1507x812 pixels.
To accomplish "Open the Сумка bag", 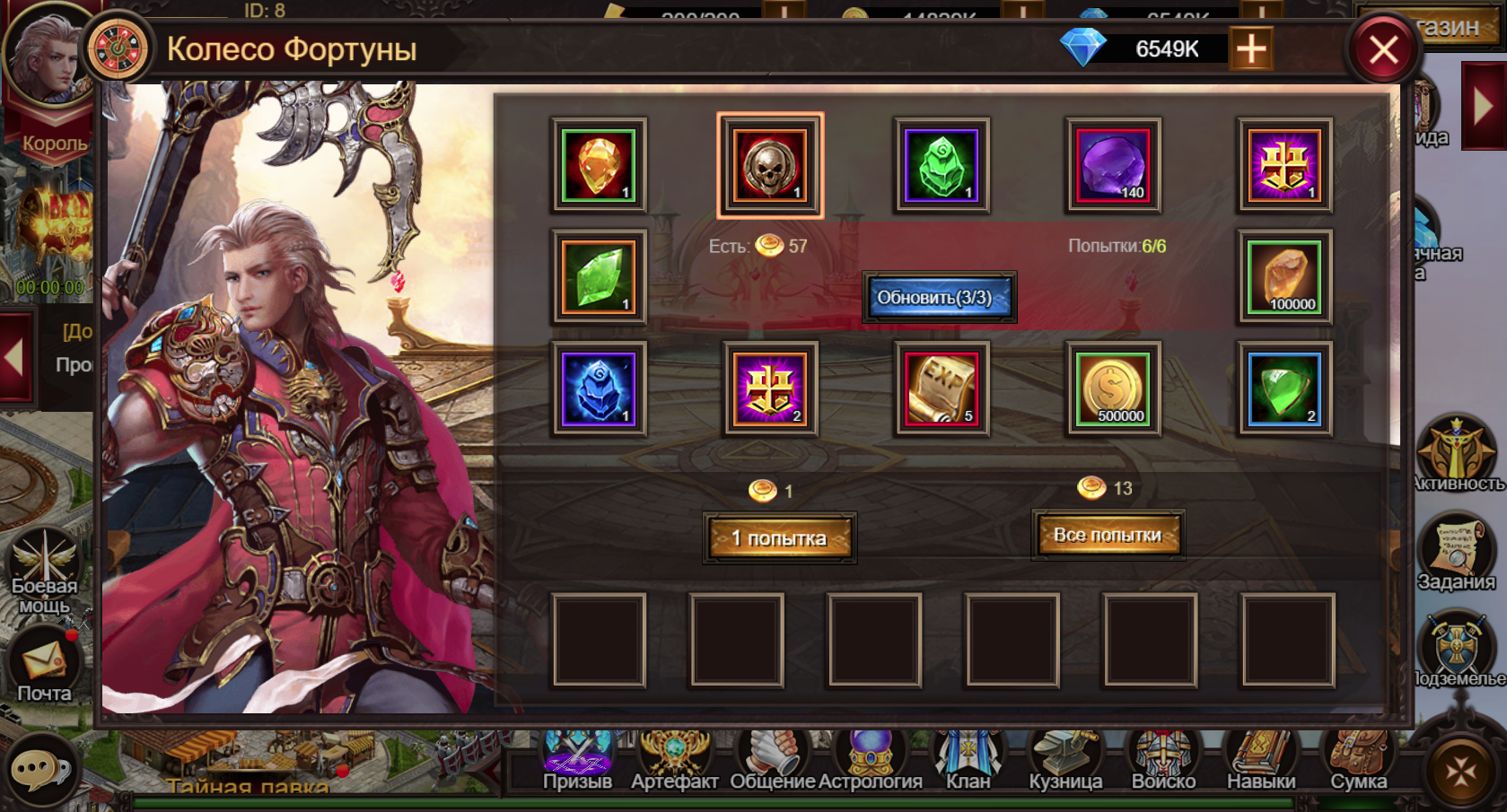I will click(x=1358, y=758).
